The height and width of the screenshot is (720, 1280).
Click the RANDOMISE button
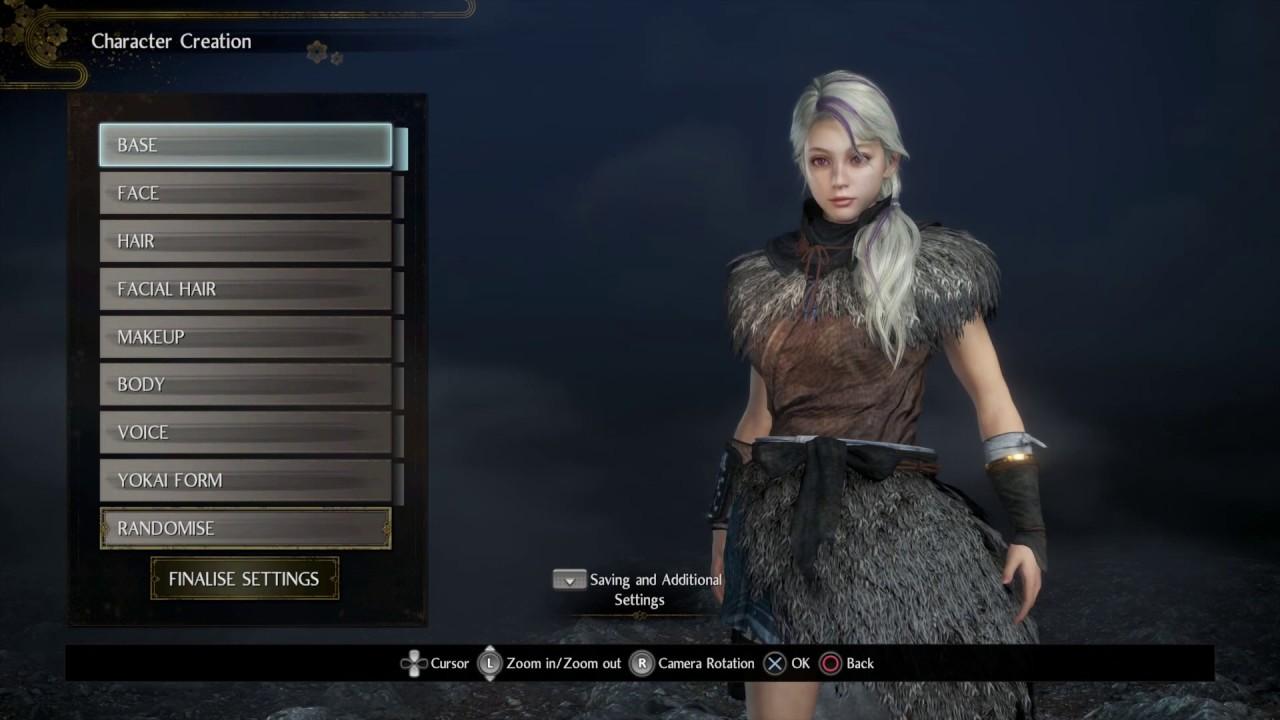click(245, 528)
